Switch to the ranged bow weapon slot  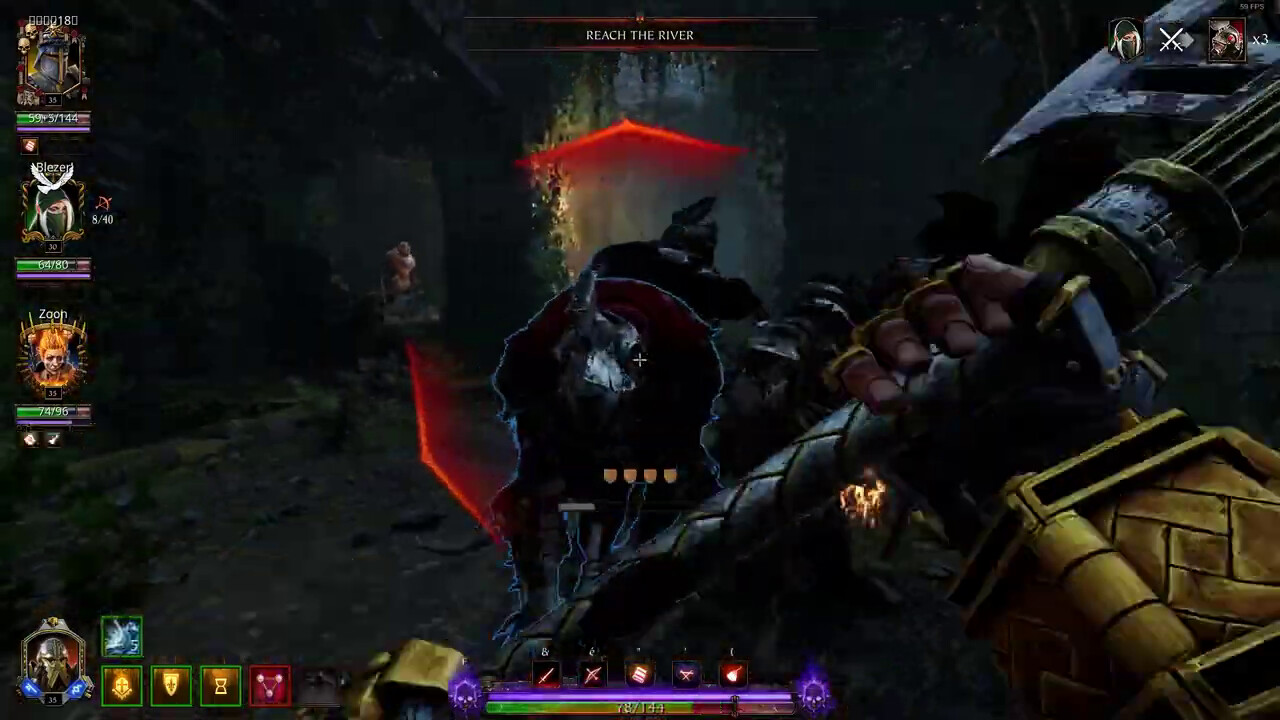coord(592,676)
